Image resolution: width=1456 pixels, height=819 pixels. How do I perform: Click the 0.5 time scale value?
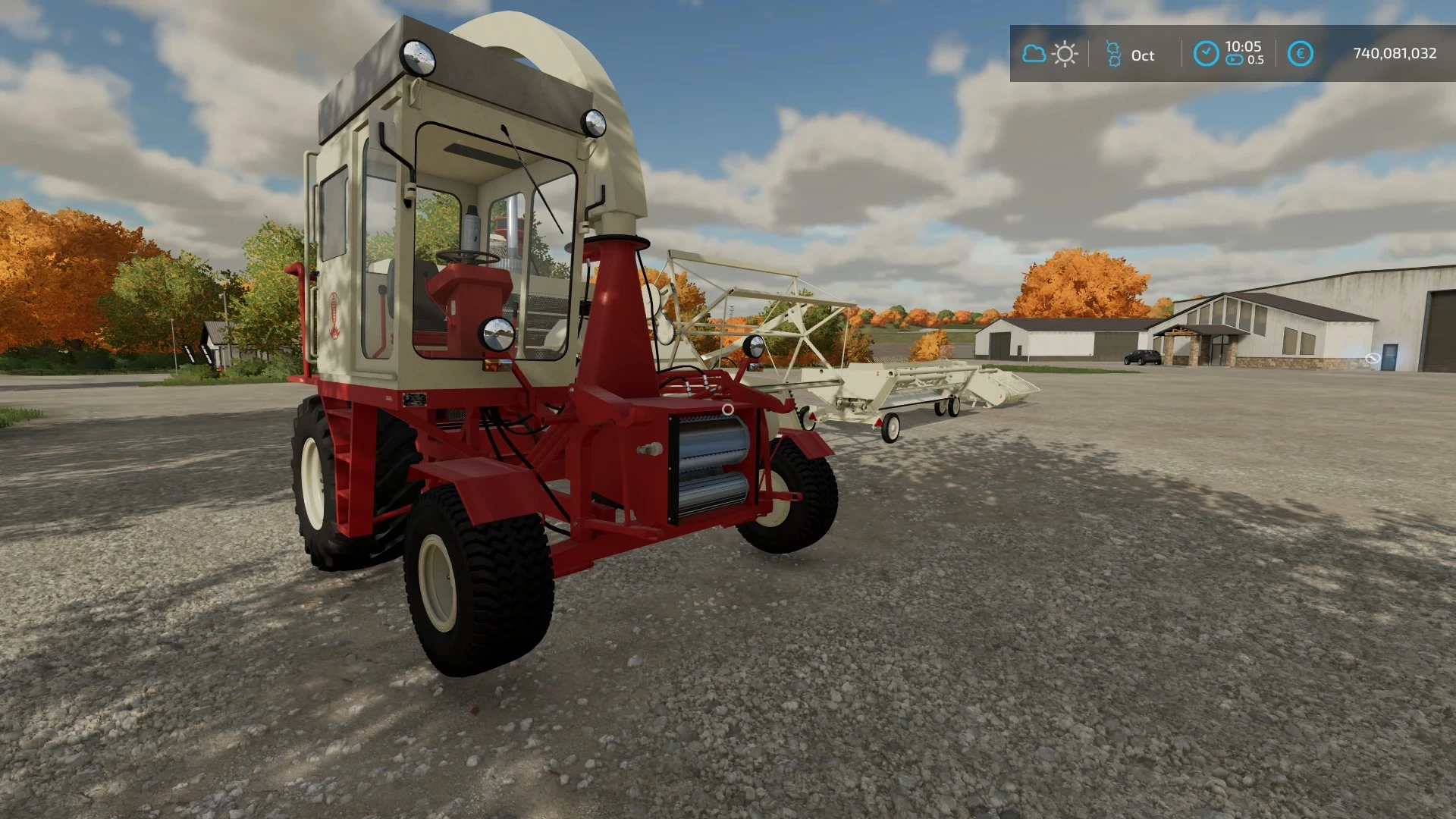click(1257, 59)
